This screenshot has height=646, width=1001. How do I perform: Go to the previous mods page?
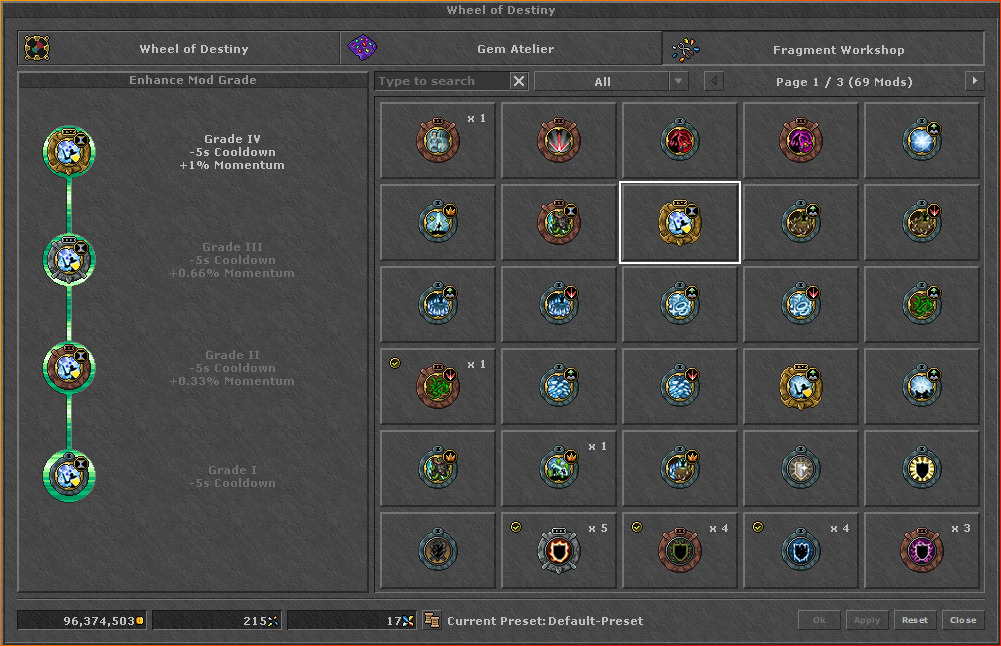pos(714,81)
